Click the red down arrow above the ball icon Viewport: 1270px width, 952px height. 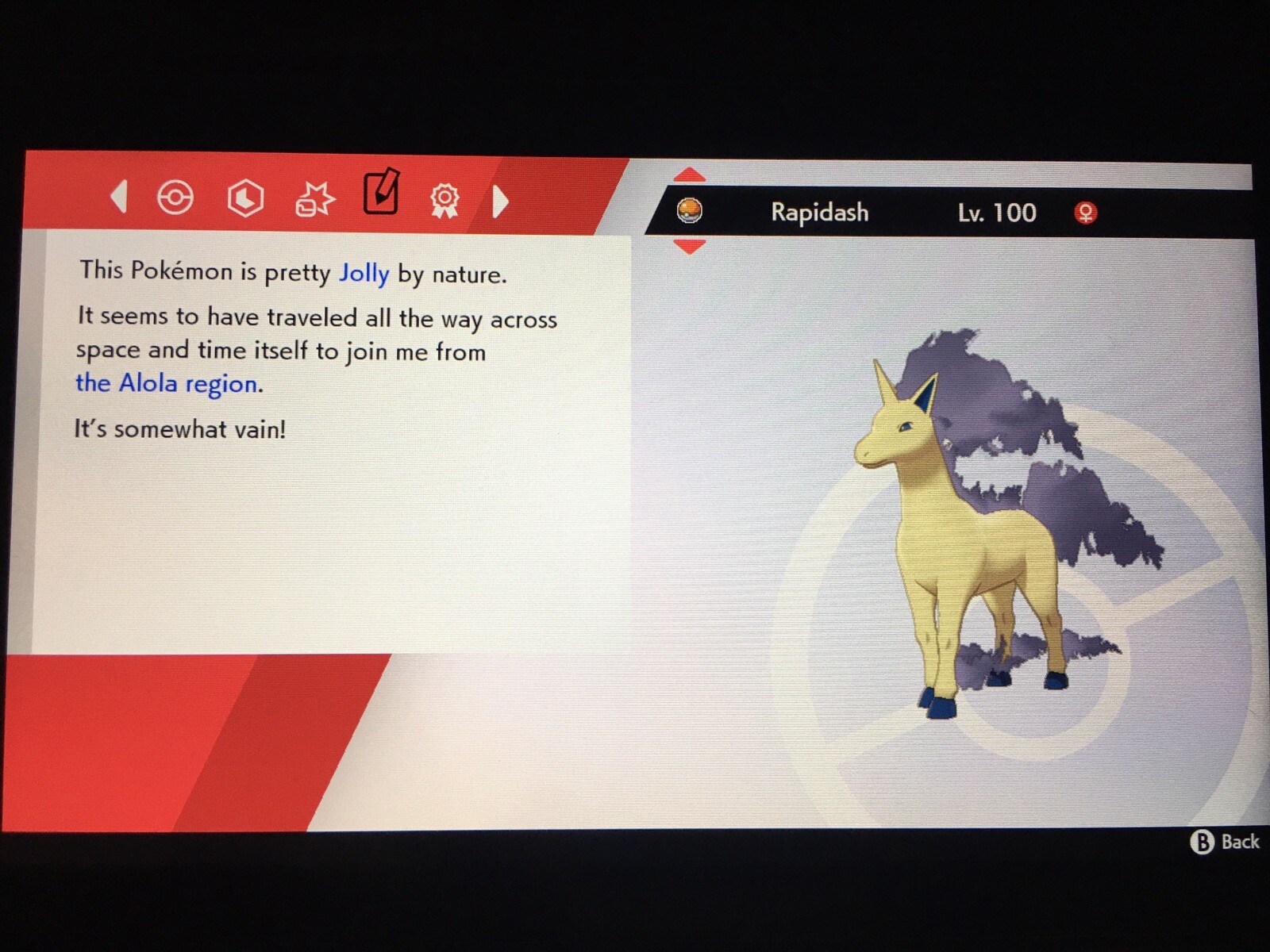(690, 246)
